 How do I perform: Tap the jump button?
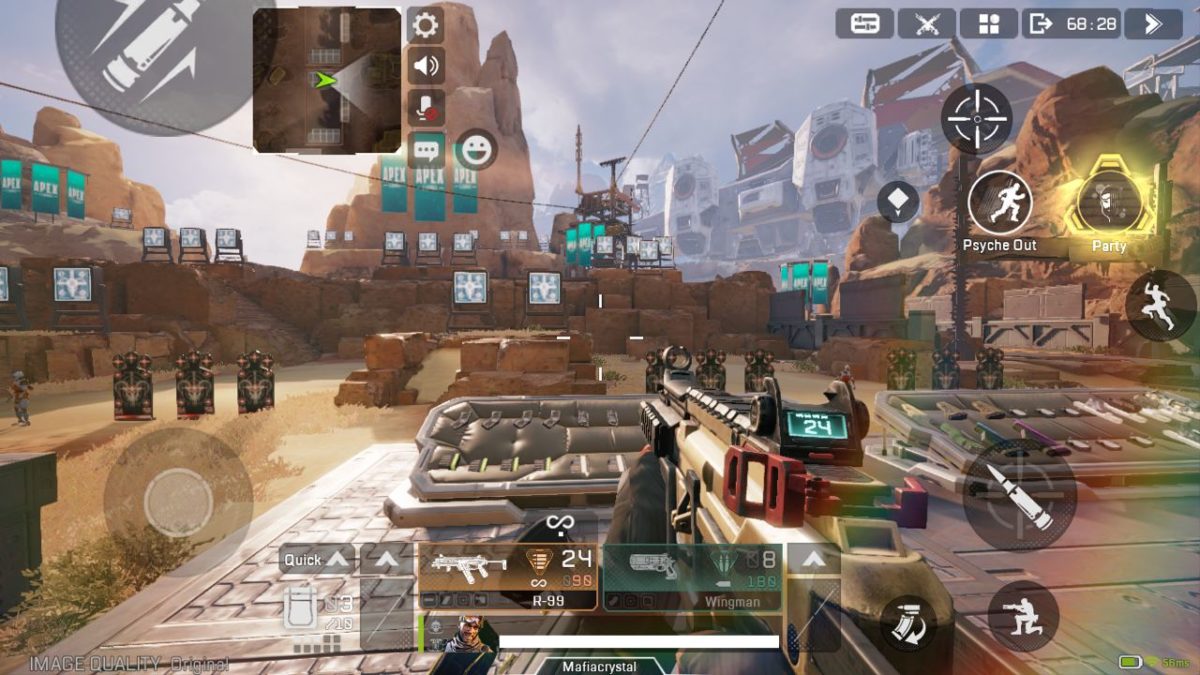pyautogui.click(x=1160, y=305)
